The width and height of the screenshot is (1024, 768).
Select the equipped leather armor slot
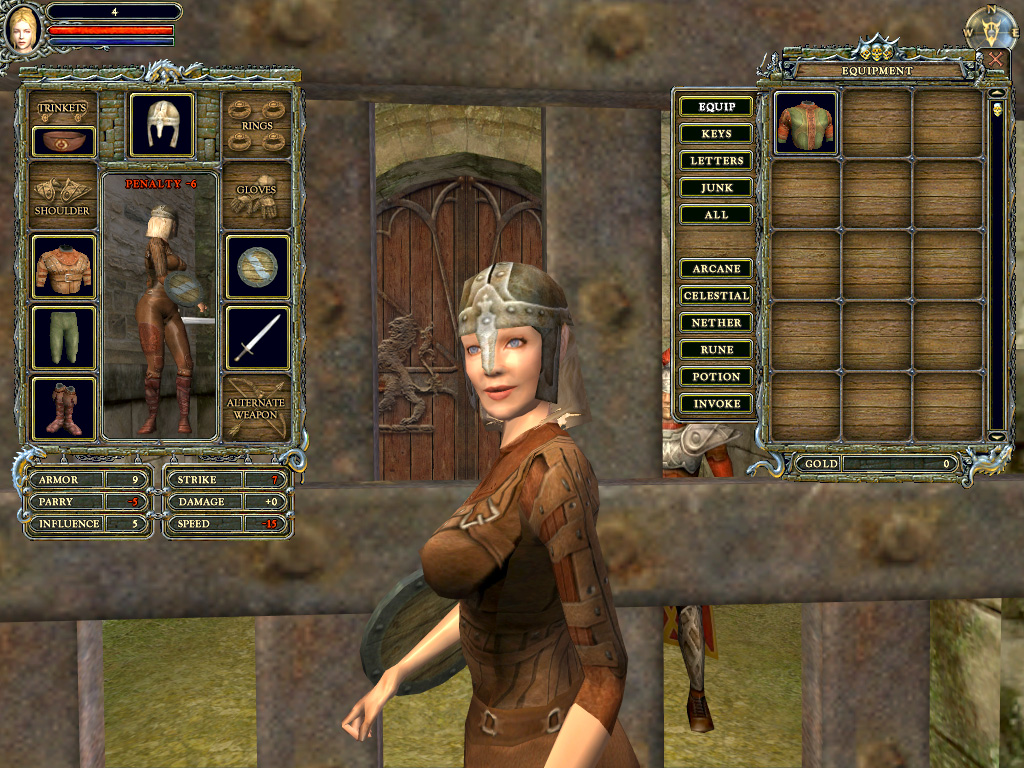(x=64, y=267)
